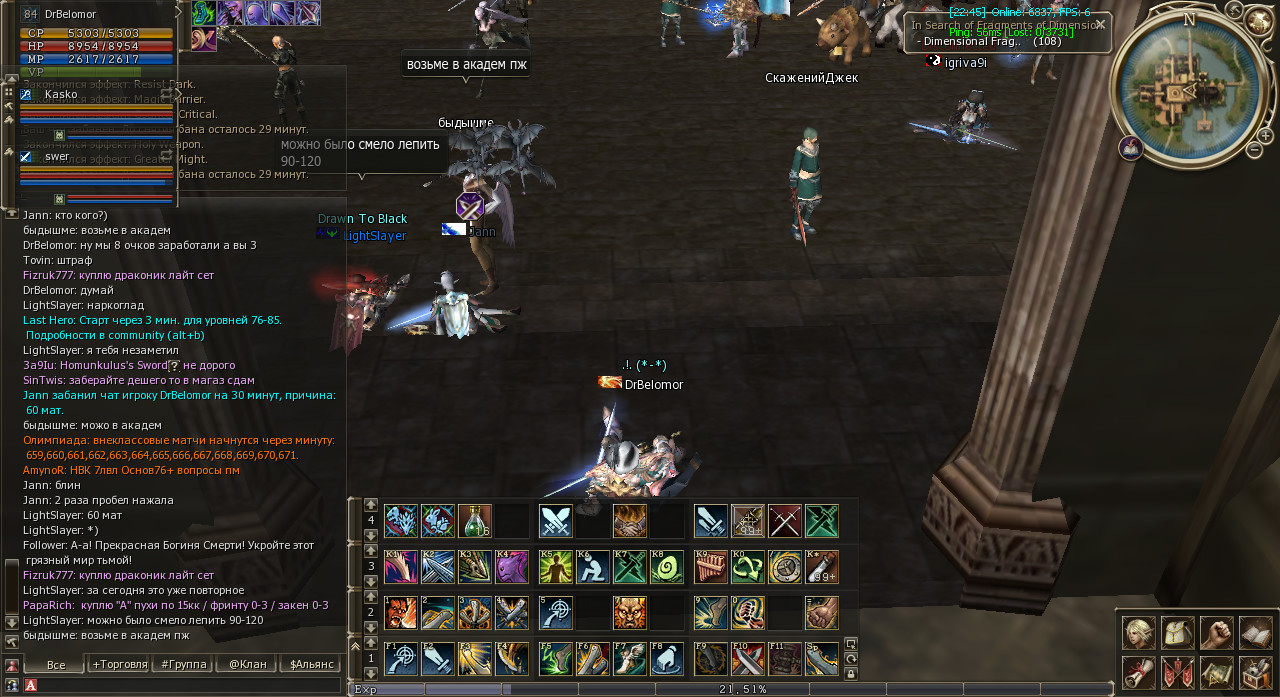
Task: Open the skills book icon
Action: coord(1256,633)
